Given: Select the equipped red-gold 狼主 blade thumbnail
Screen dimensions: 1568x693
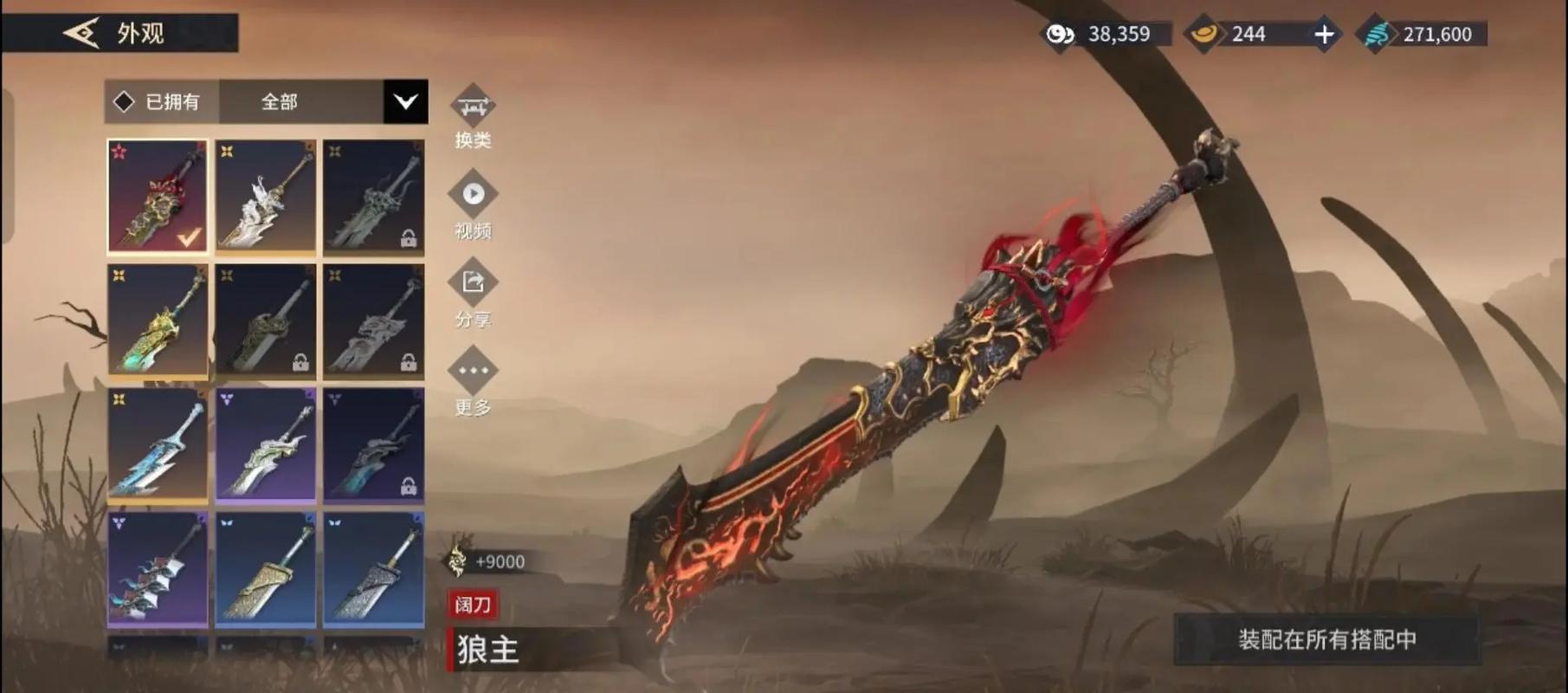Looking at the screenshot, I should click(x=158, y=196).
